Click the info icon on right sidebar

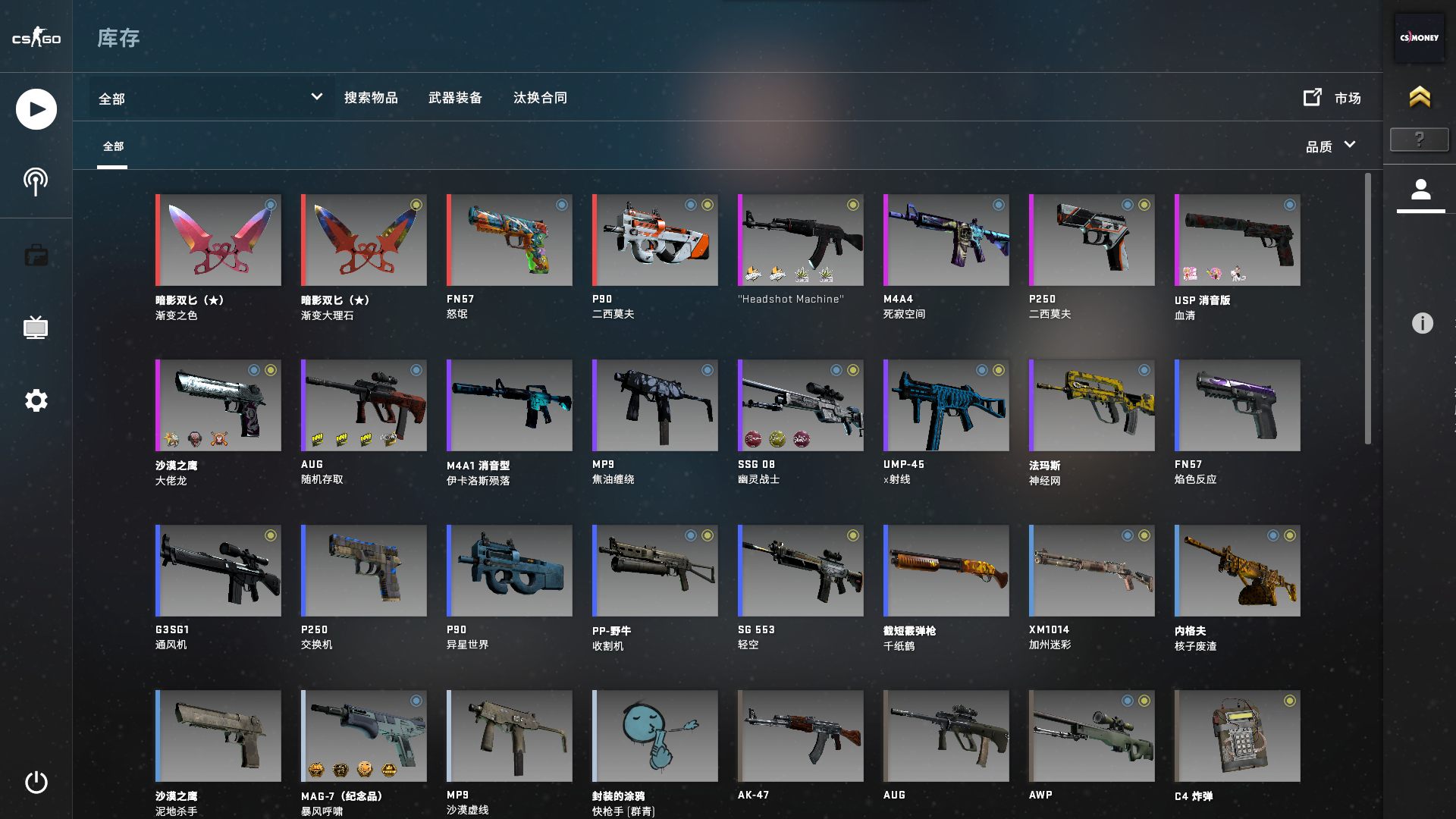coord(1422,324)
